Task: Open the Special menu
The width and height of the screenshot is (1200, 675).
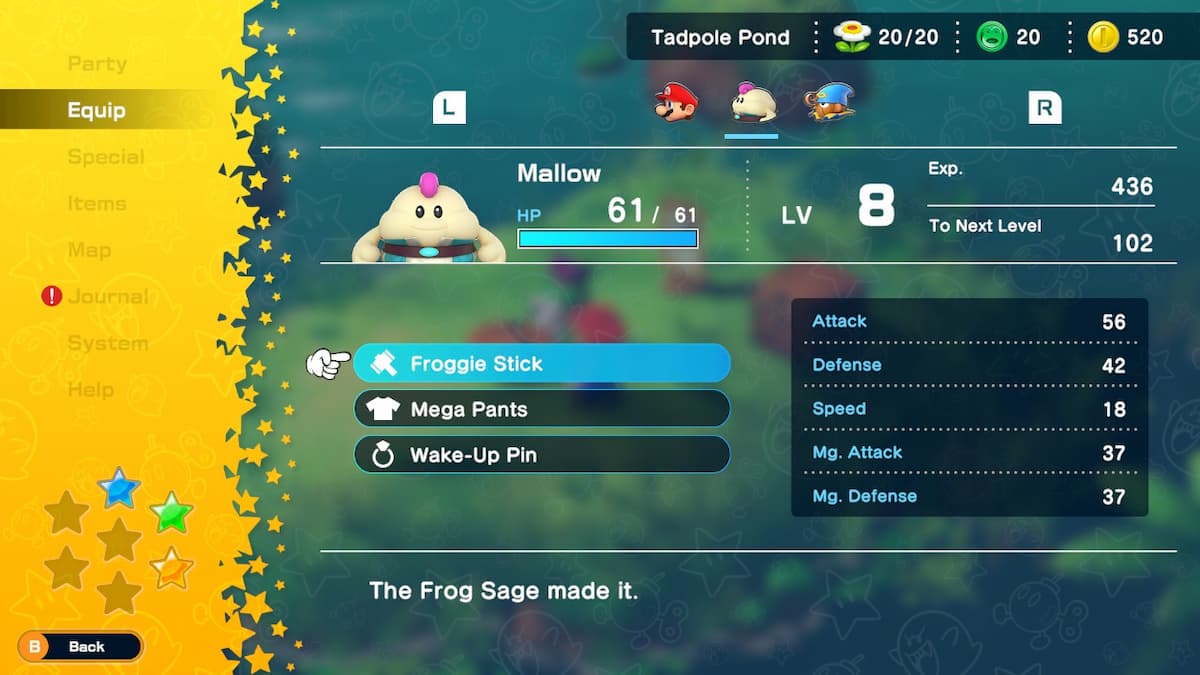Action: tap(106, 157)
